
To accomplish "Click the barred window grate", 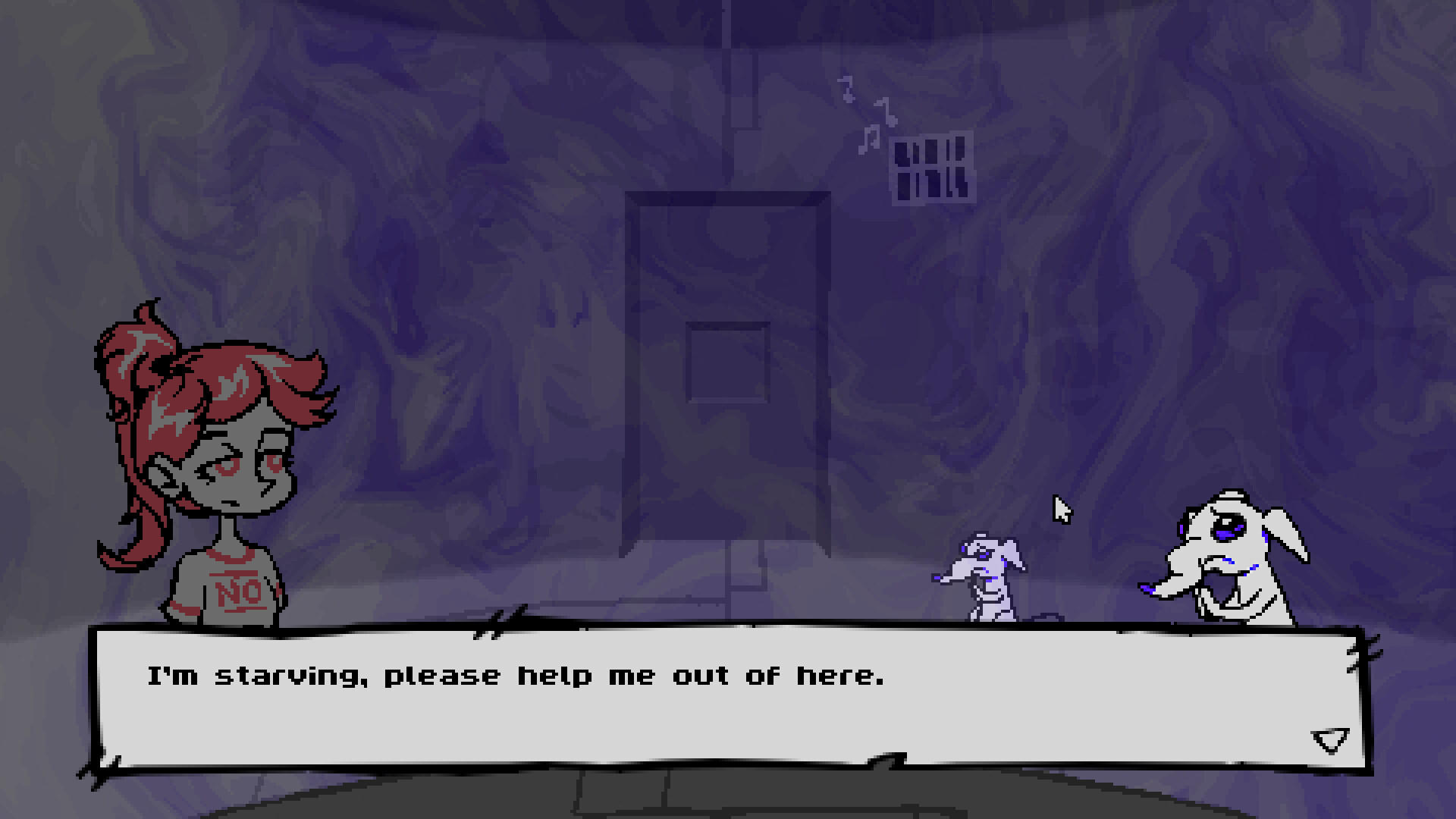I will pos(931,165).
